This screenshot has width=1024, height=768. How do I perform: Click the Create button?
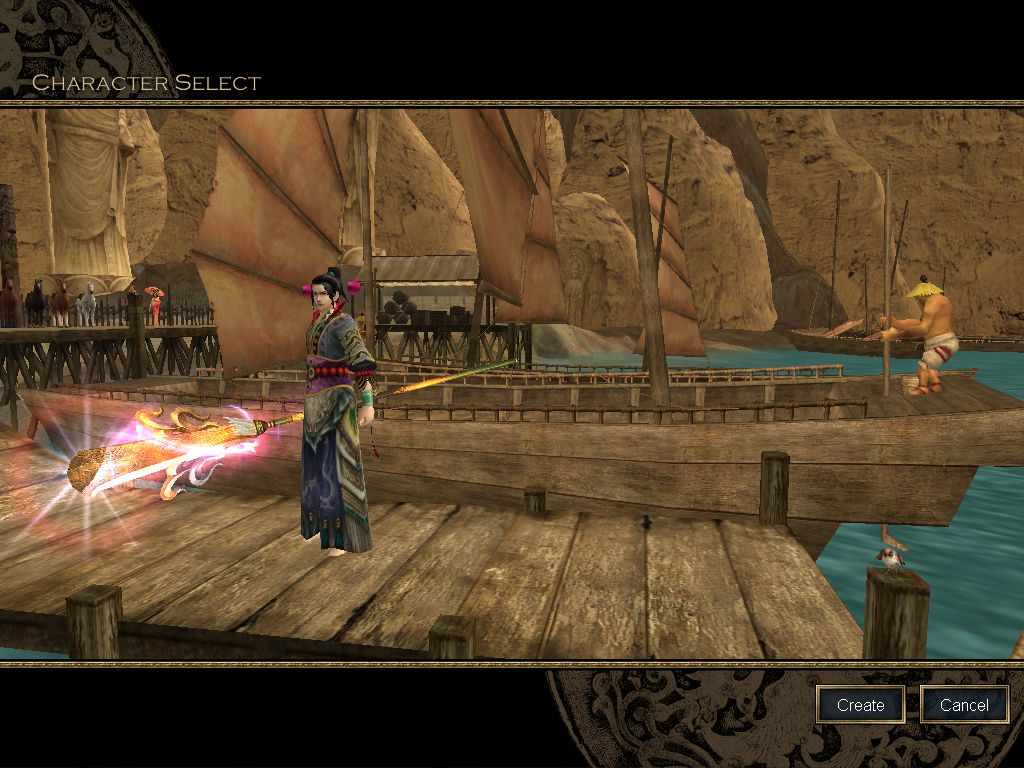860,705
